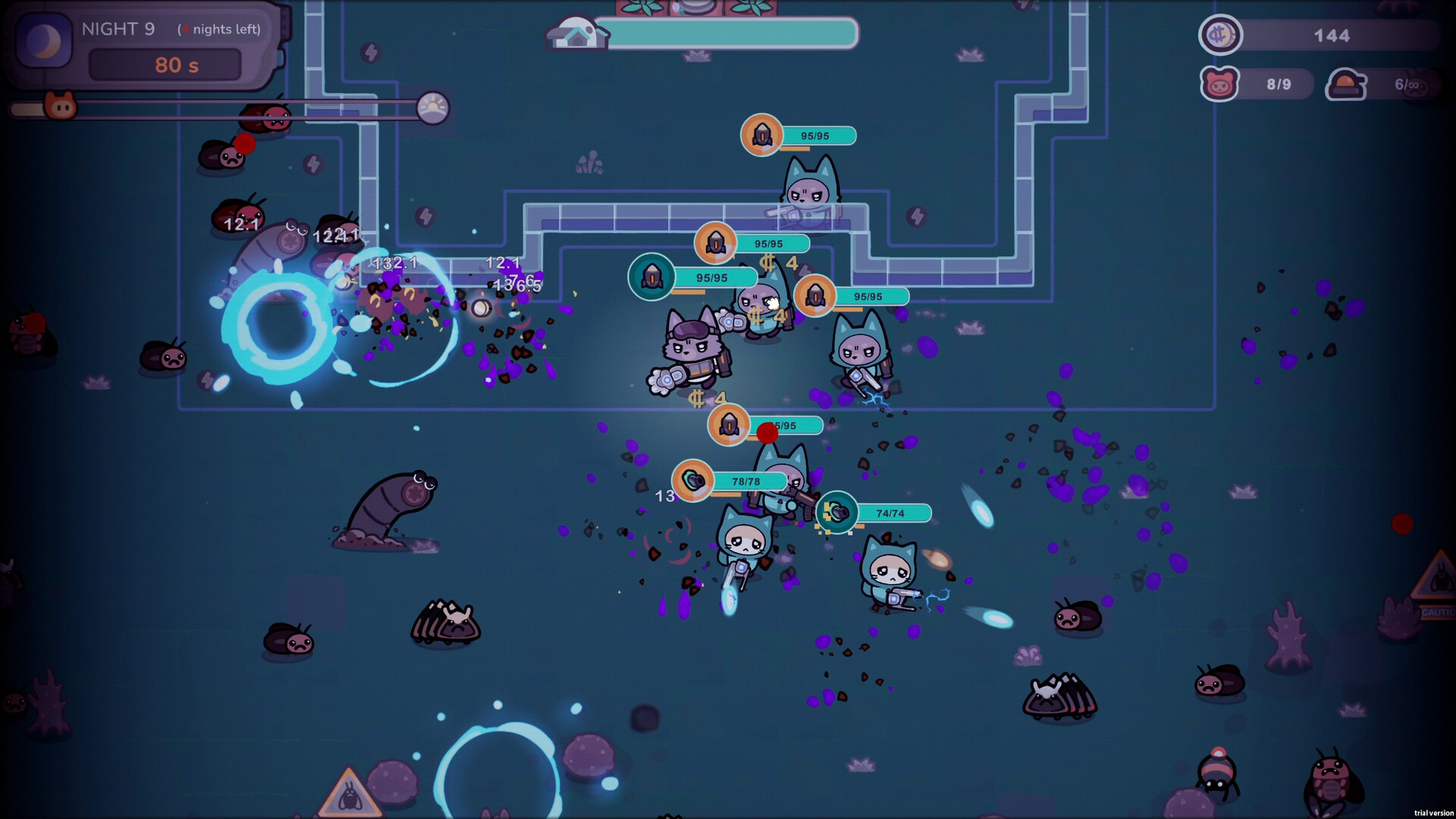Click the sun icon at the progress bar end
Viewport: 1456px width, 819px height.
[x=435, y=106]
